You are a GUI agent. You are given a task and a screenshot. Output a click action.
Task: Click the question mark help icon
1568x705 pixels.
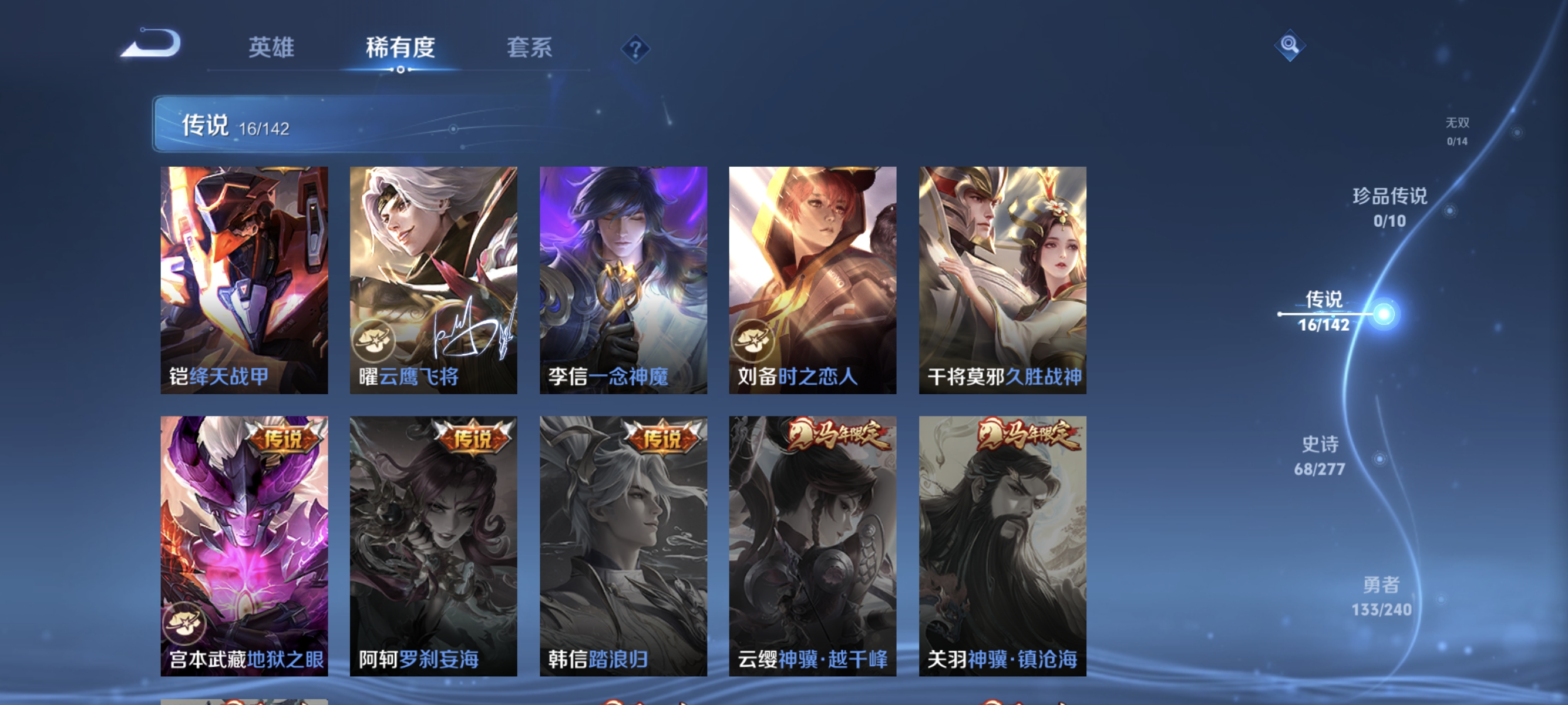[x=635, y=51]
